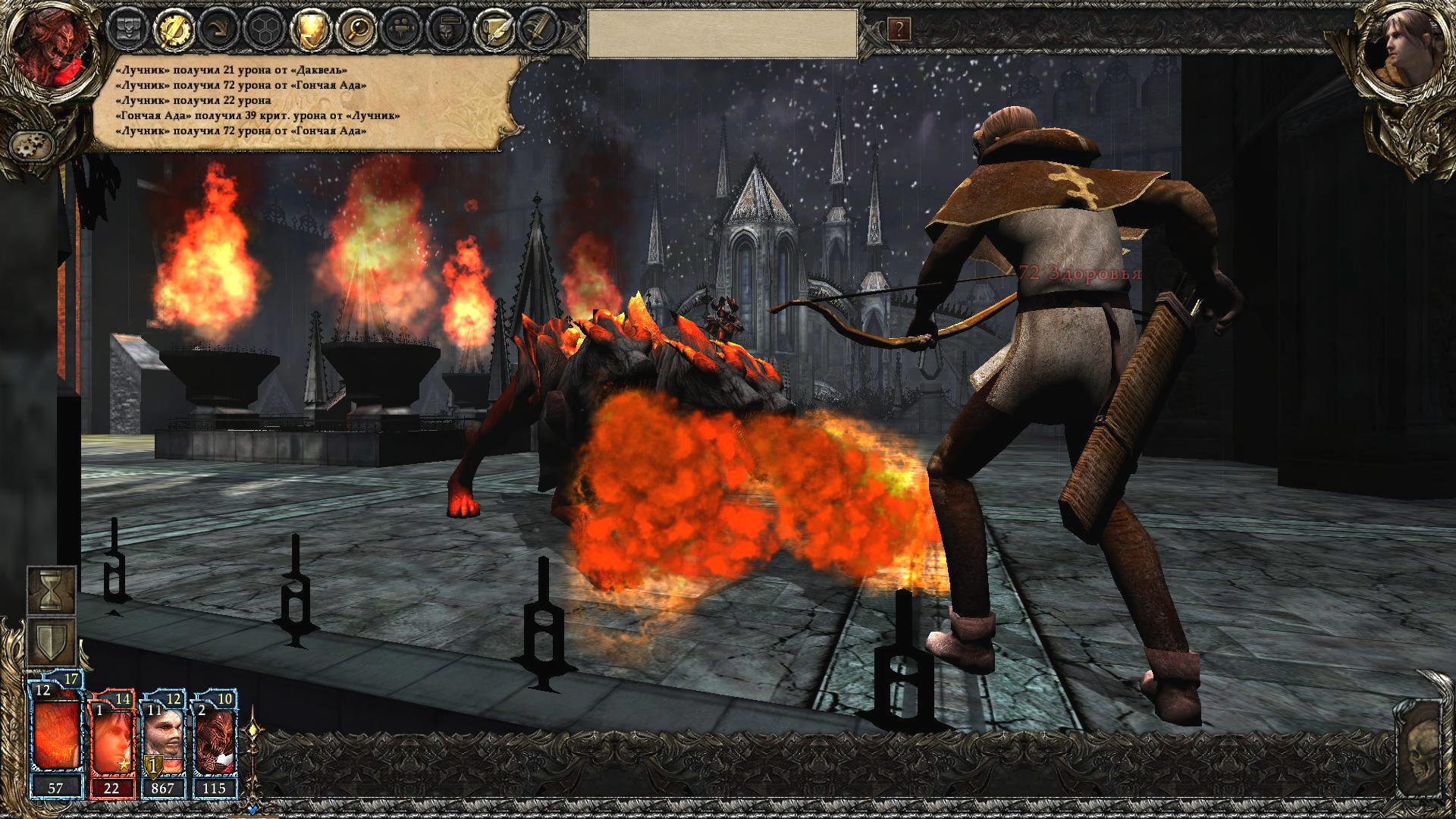Click the sword icon toolbar button
1456x819 pixels.
(538, 30)
